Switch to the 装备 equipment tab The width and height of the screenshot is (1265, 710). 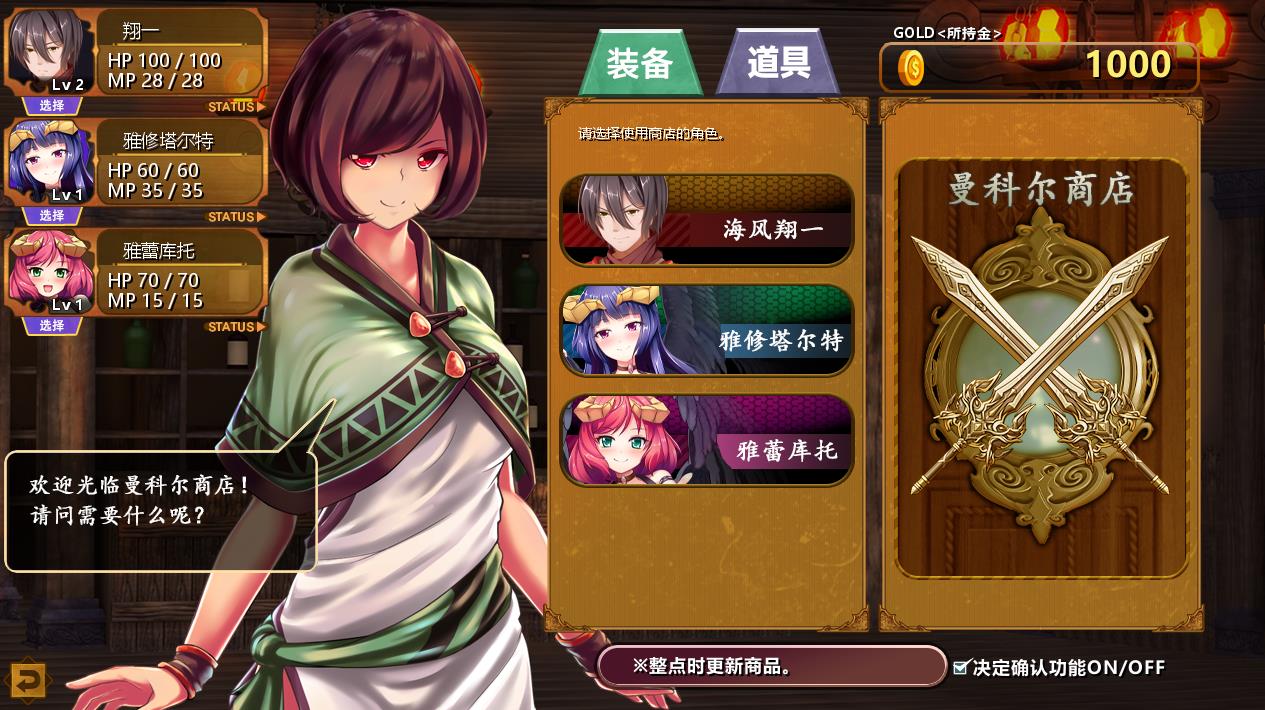pyautogui.click(x=639, y=64)
